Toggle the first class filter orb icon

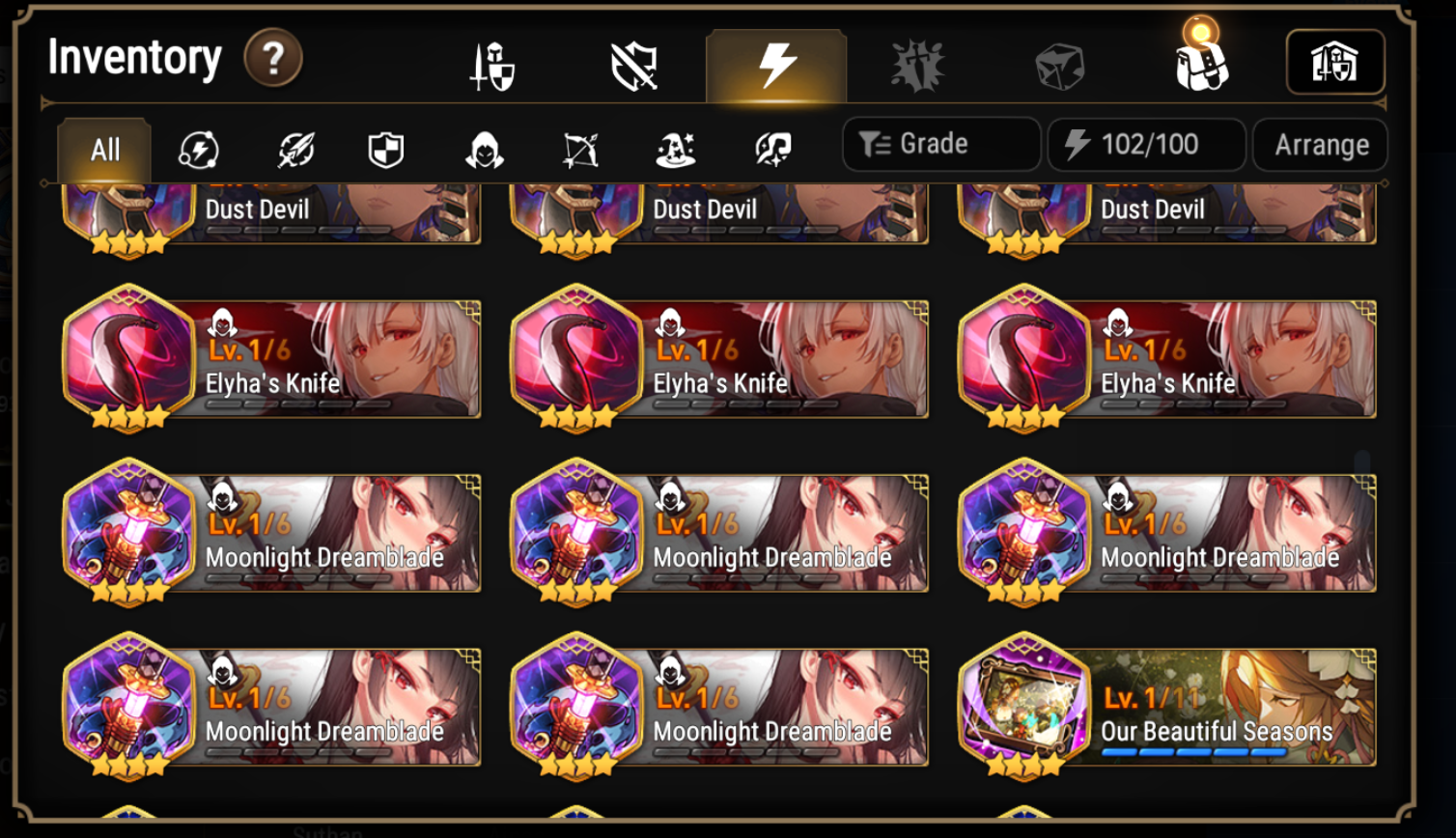pos(198,149)
